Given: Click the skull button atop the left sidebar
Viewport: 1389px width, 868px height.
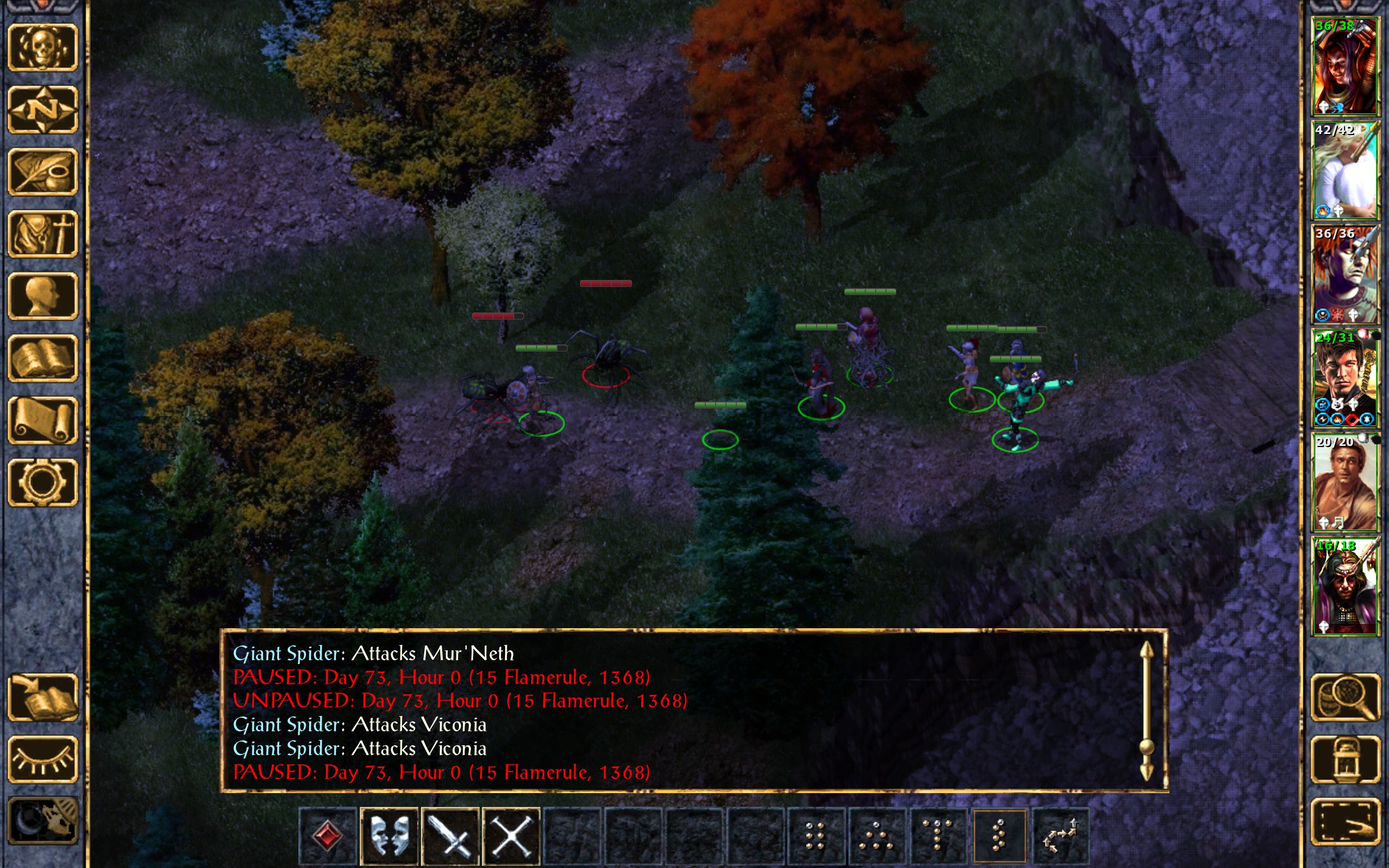Looking at the screenshot, I should pyautogui.click(x=42, y=47).
